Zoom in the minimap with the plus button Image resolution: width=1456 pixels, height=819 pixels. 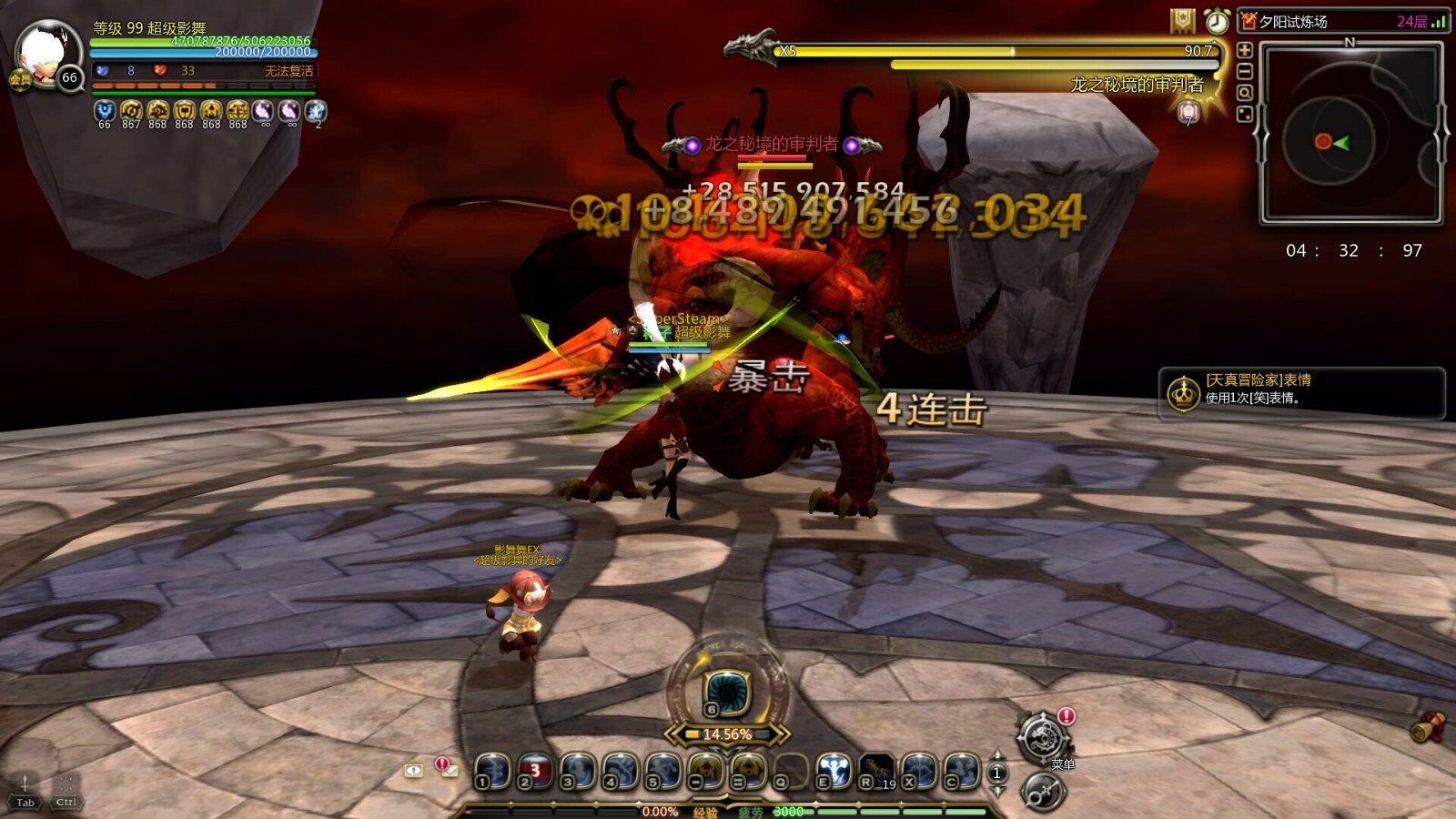click(x=1245, y=50)
